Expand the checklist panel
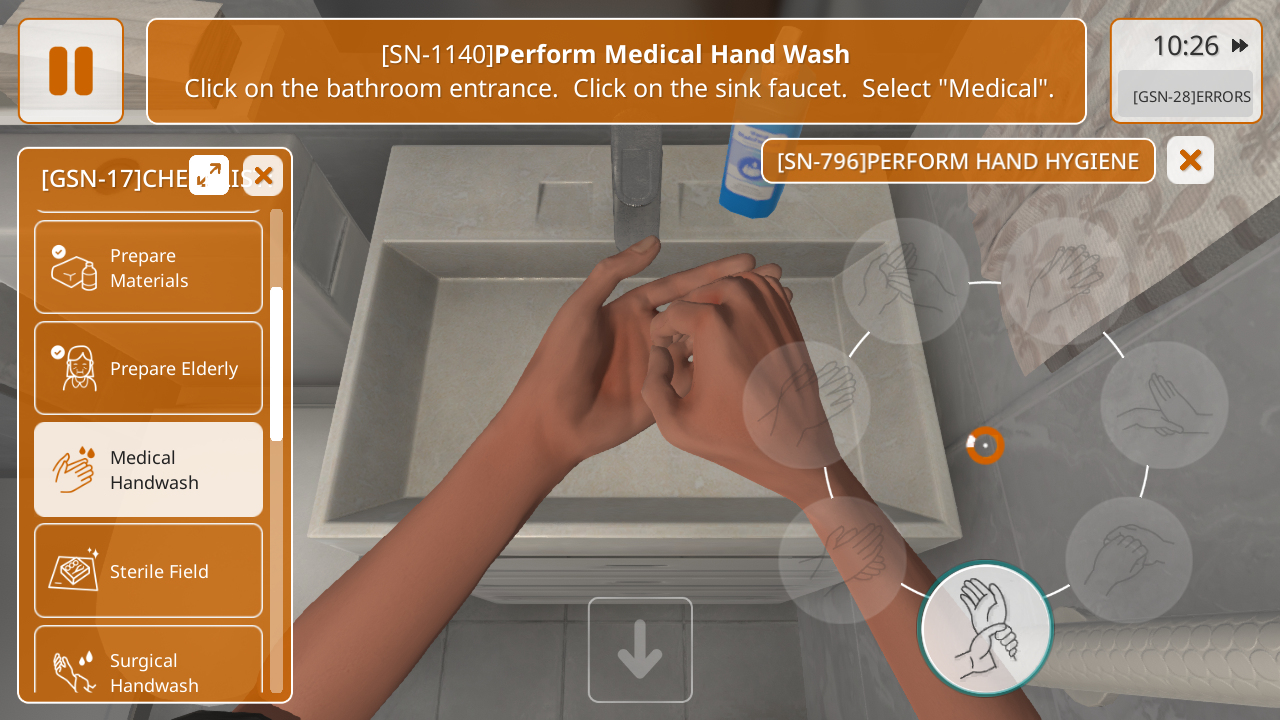 click(x=209, y=175)
